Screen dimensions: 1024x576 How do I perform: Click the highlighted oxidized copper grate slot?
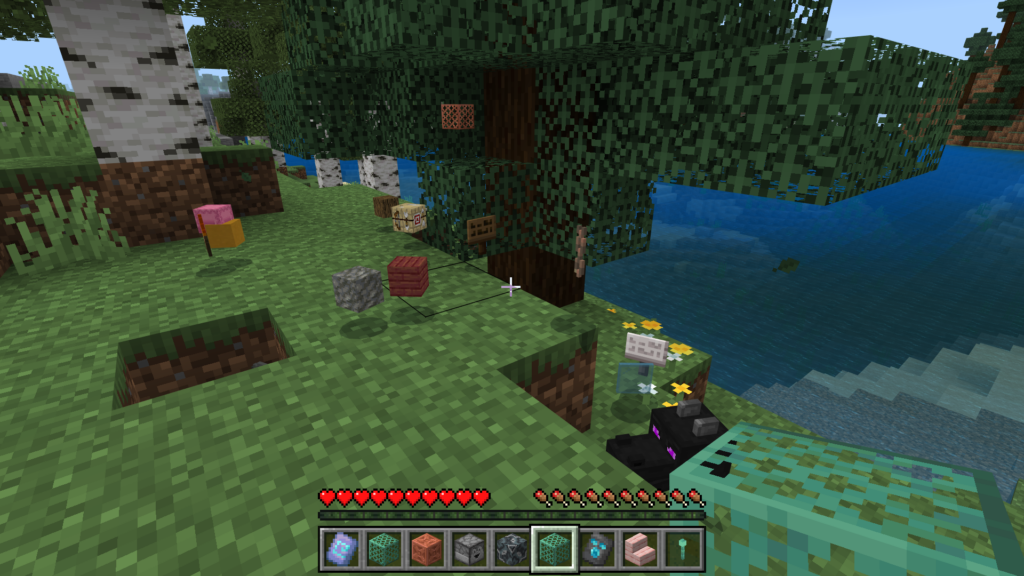pos(554,548)
